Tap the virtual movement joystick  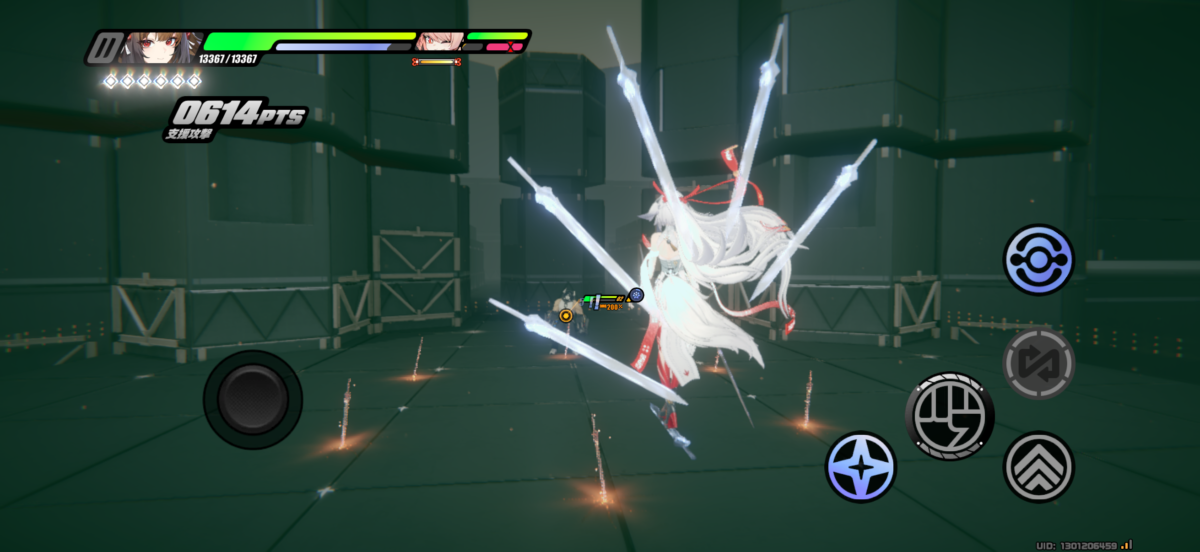(x=253, y=399)
